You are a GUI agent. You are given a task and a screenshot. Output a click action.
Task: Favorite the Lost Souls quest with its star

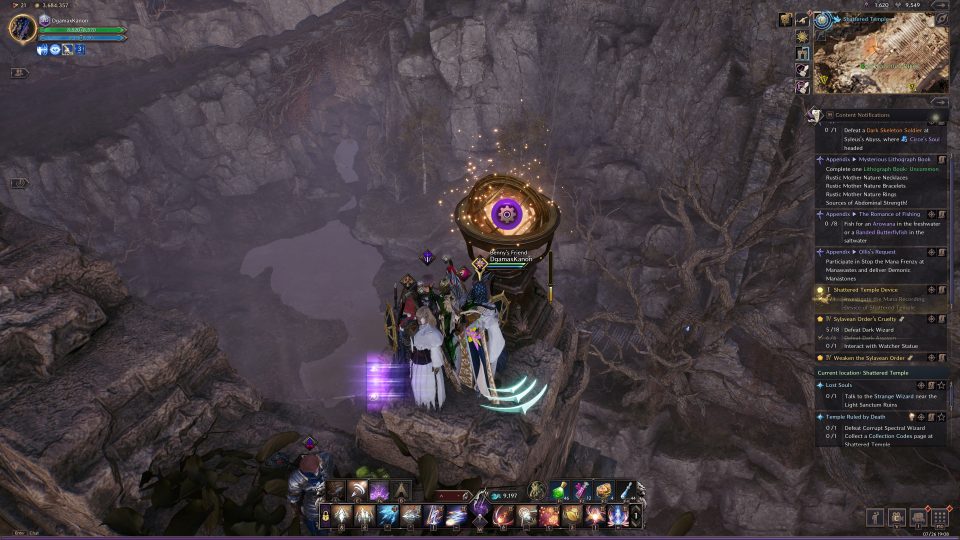[x=941, y=385]
